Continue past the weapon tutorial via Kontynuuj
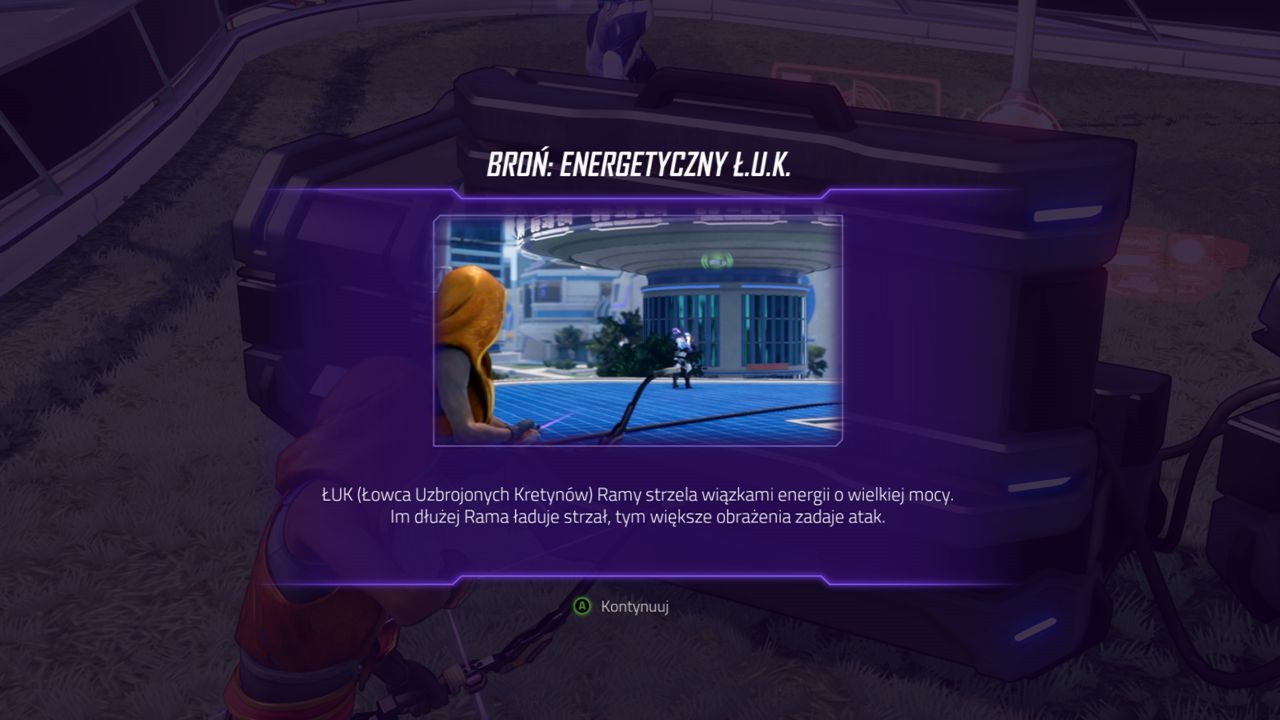 coord(622,606)
